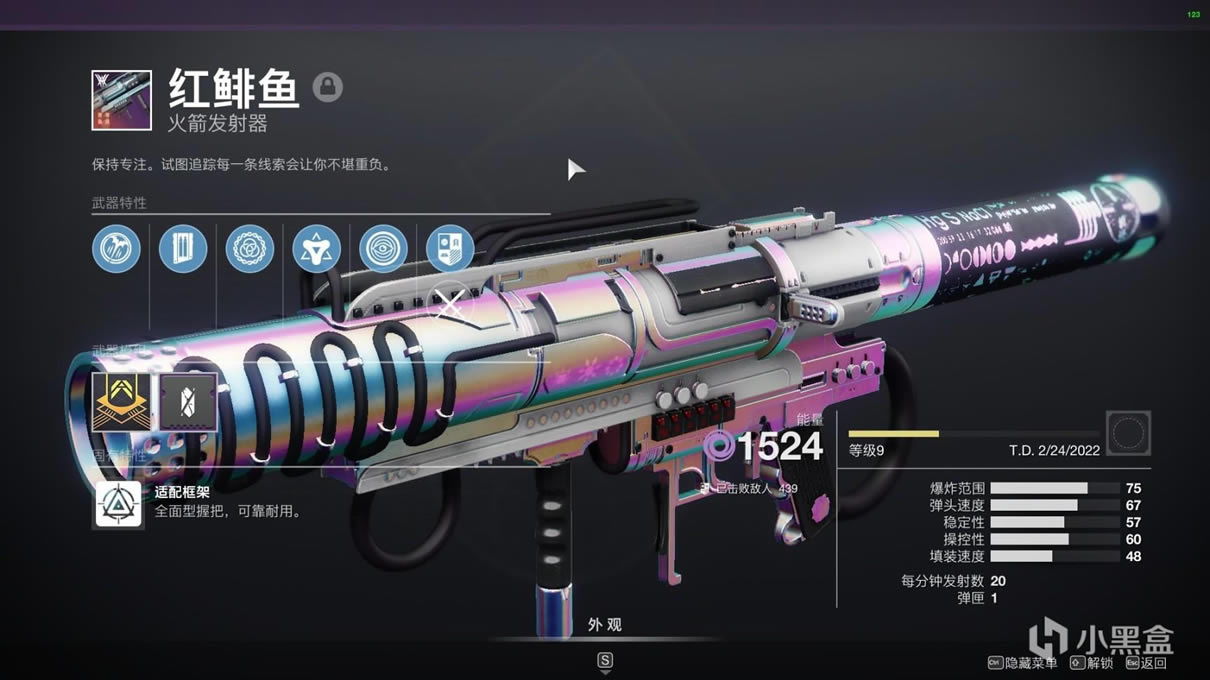Choose the magazine perk with two rockets
The image size is (1210, 680).
[183, 249]
